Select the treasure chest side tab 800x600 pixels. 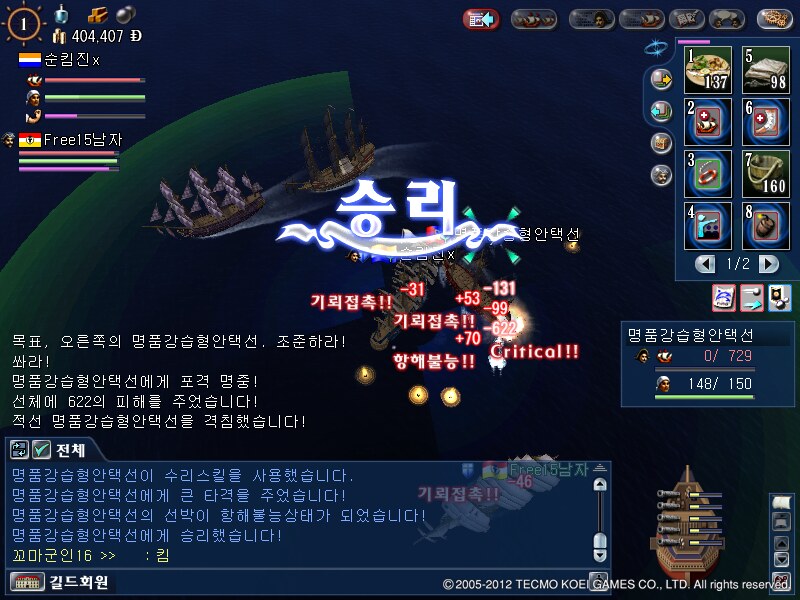pos(660,142)
